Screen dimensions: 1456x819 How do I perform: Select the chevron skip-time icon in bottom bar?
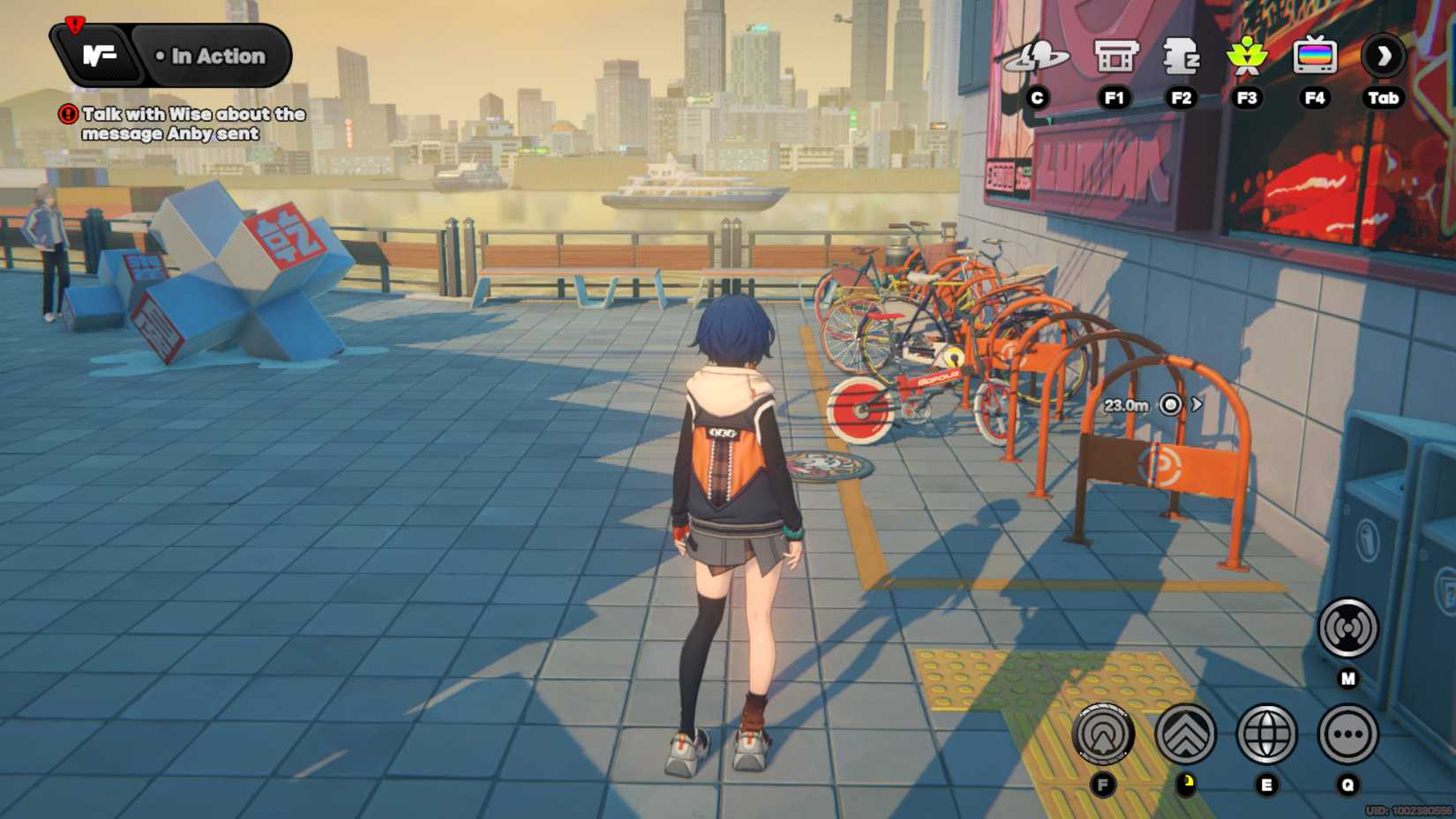[x=1186, y=734]
